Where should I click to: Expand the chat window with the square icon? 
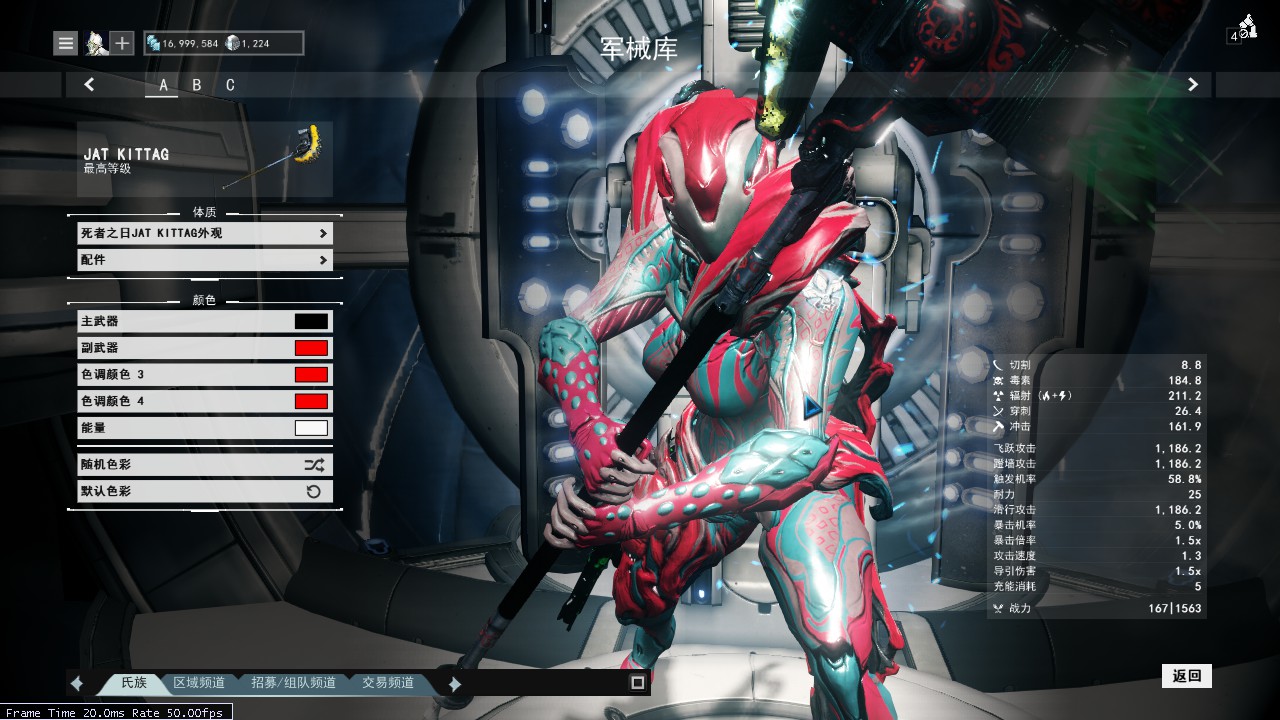[x=637, y=683]
